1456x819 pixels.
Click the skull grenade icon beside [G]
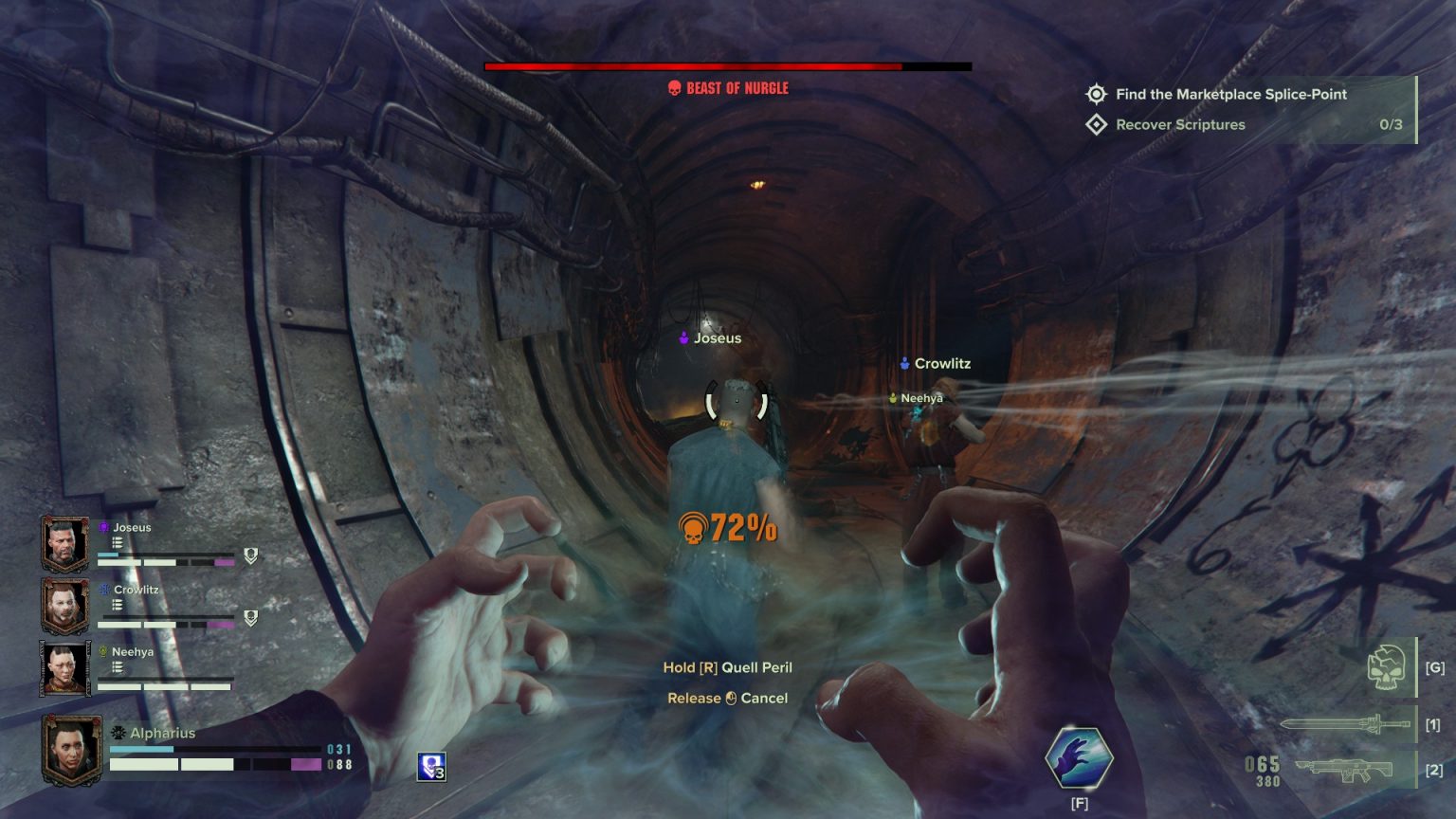[1388, 668]
